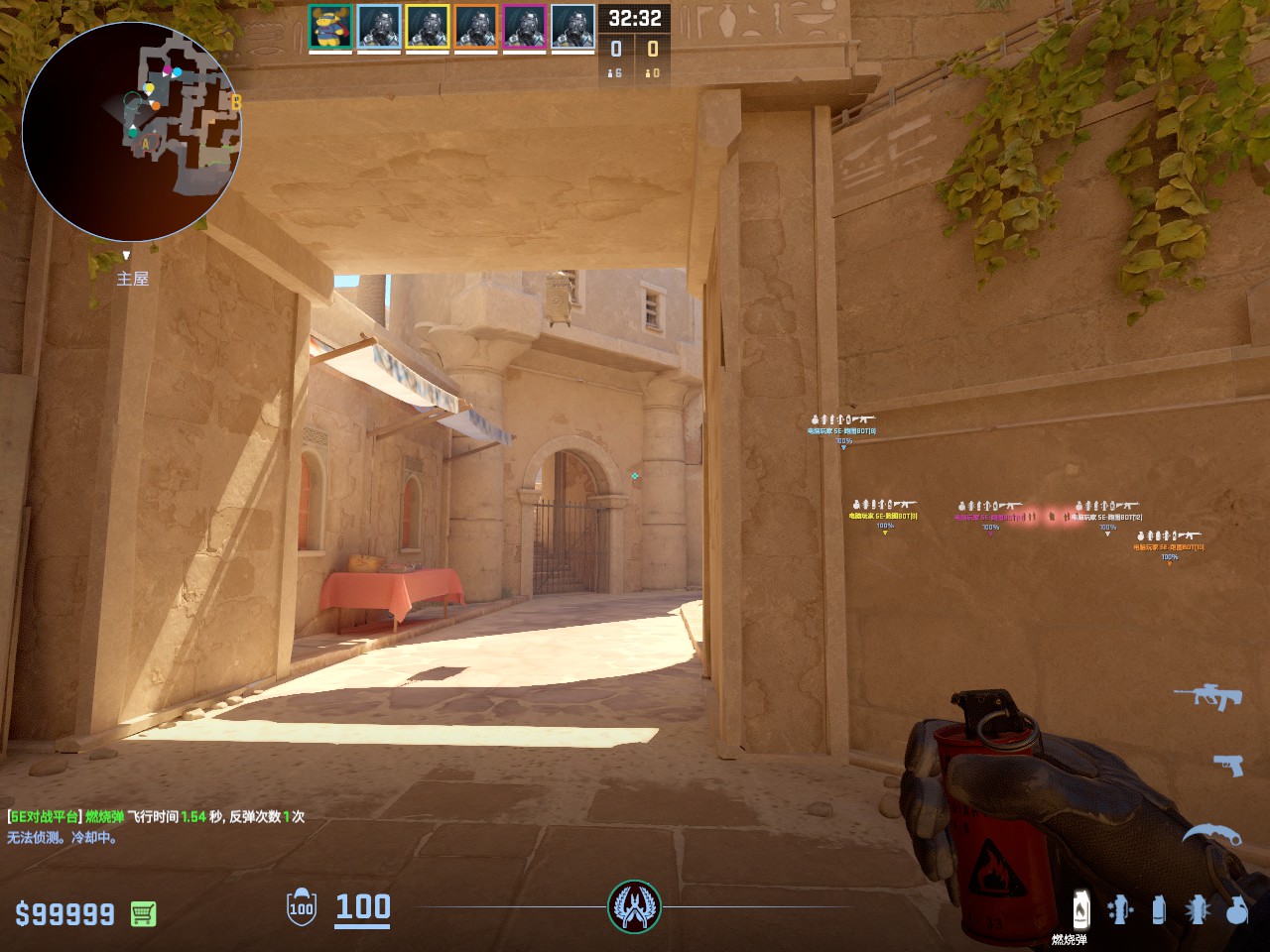
Task: Click the circular radar minimap
Action: click(x=132, y=132)
